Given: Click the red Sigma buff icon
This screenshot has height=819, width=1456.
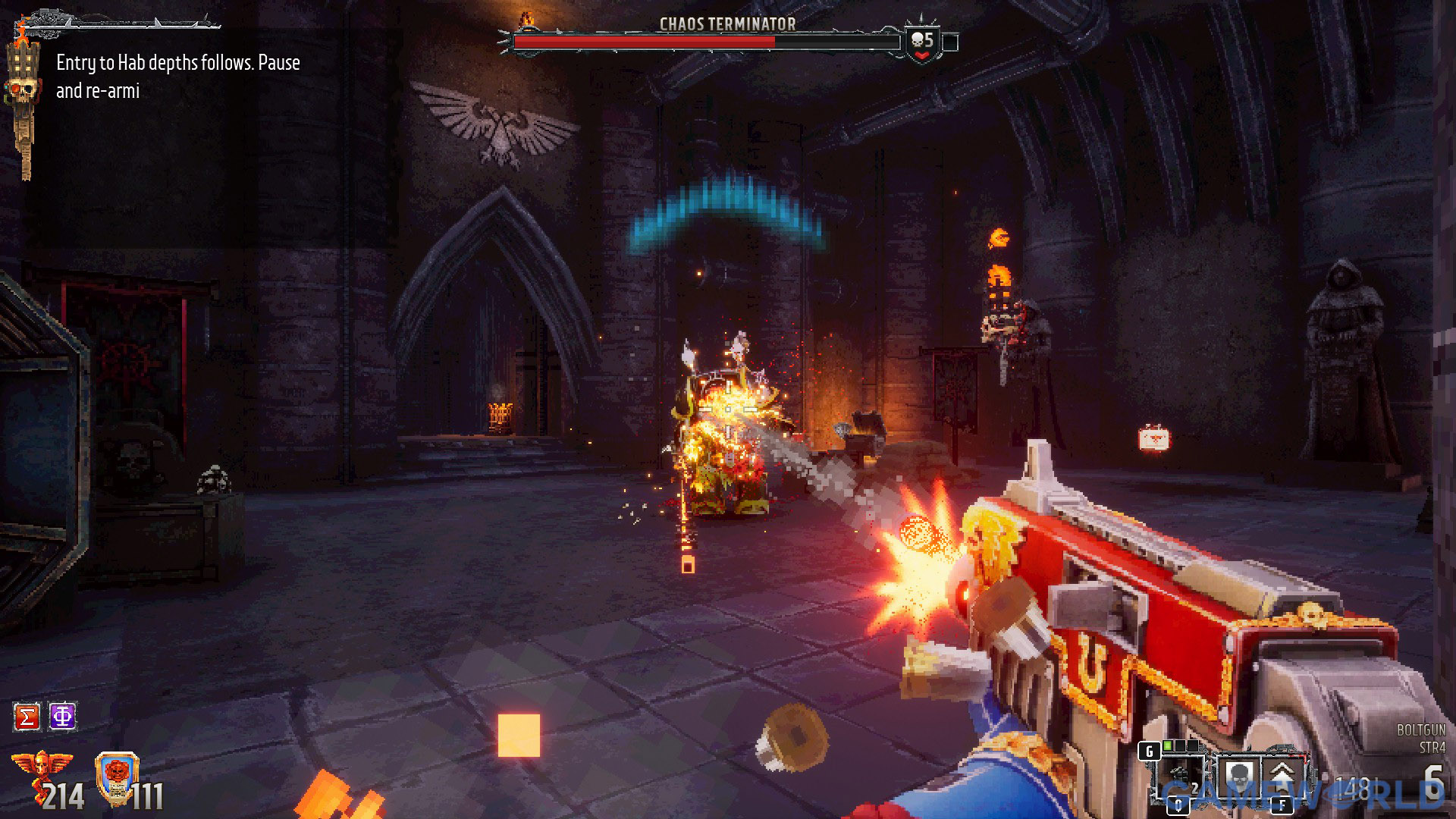Looking at the screenshot, I should point(27,717).
